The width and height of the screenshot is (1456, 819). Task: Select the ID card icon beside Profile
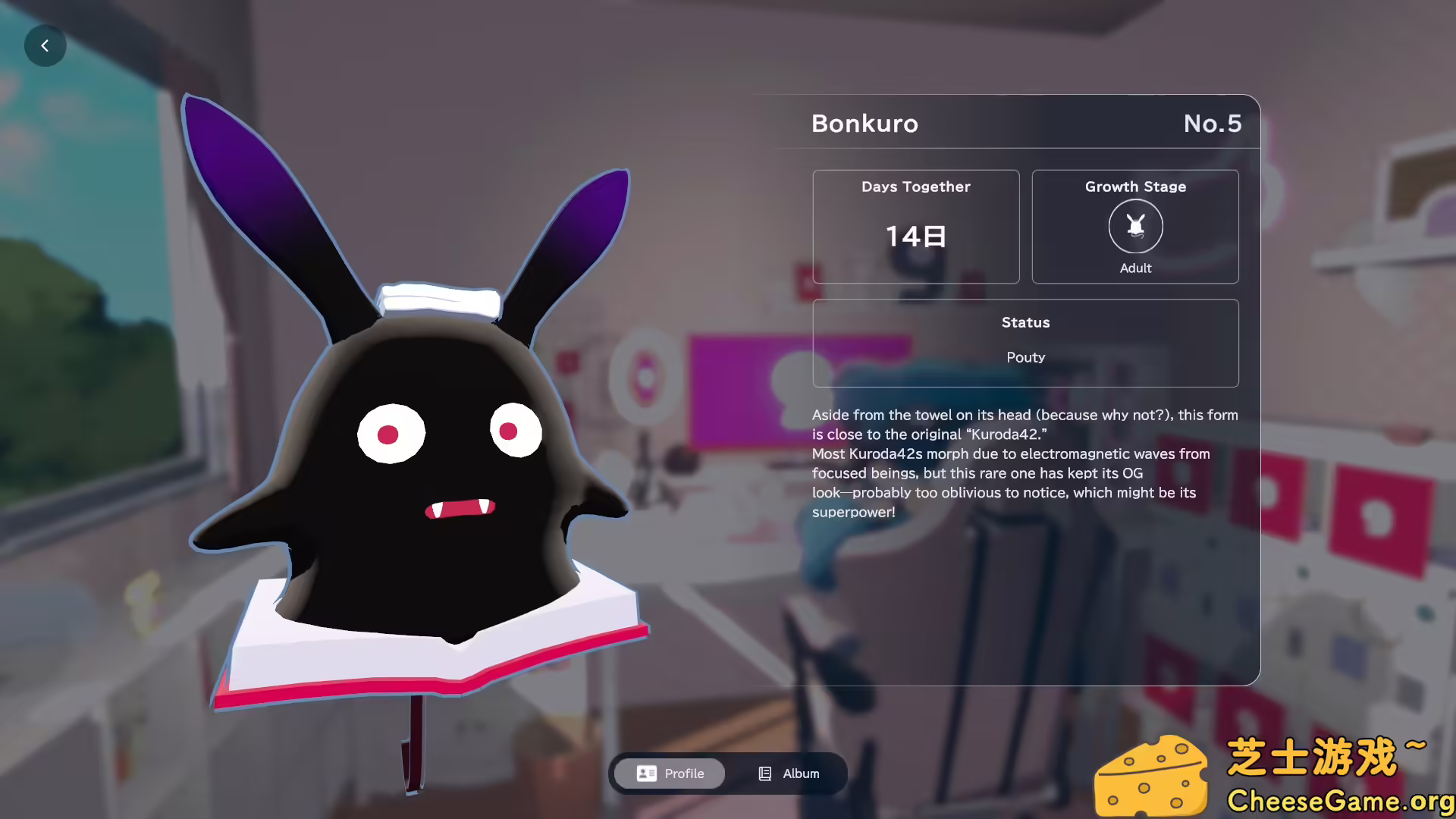coord(645,773)
